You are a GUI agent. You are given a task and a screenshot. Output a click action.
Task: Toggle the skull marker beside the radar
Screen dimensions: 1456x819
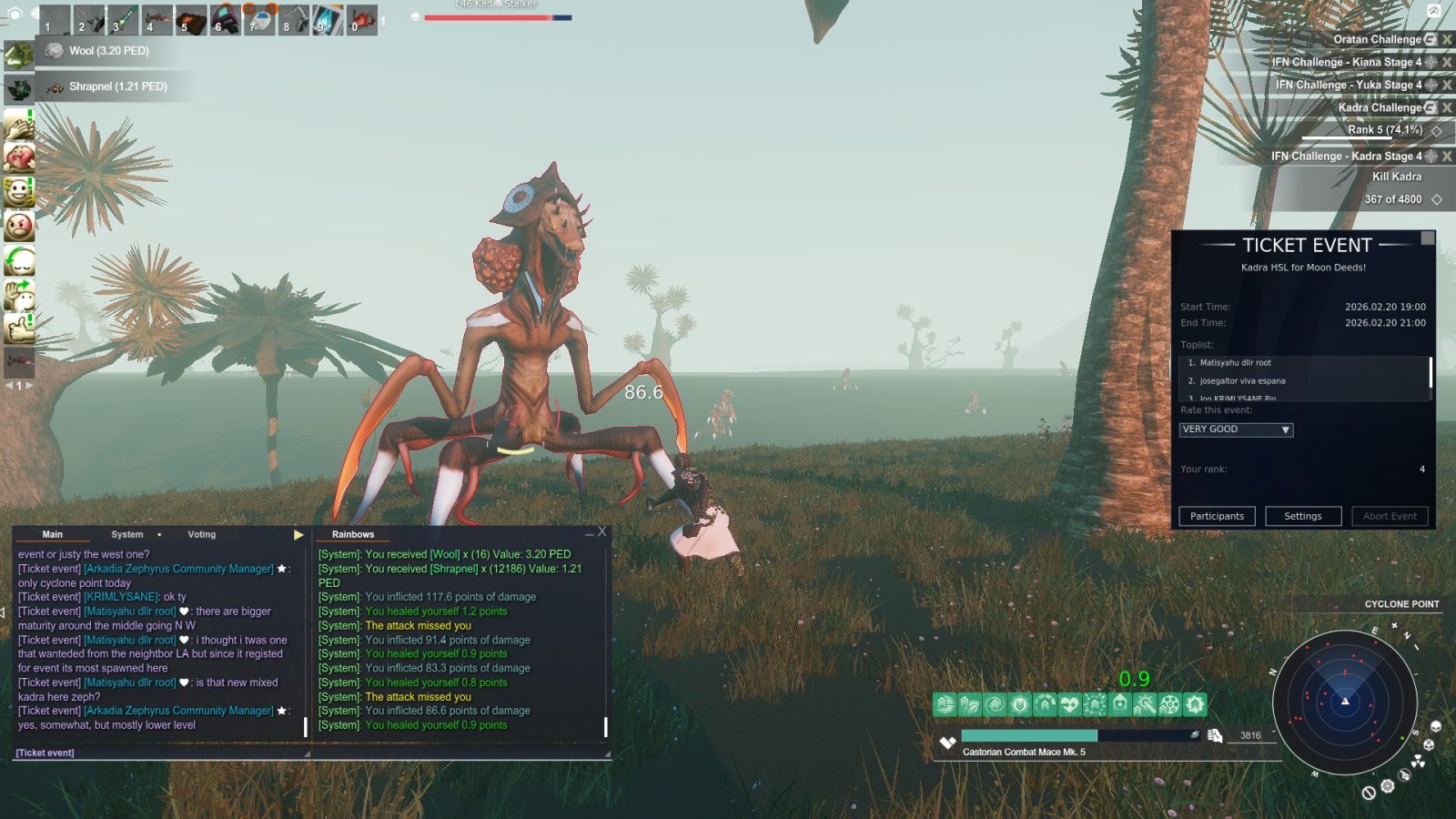[1435, 727]
